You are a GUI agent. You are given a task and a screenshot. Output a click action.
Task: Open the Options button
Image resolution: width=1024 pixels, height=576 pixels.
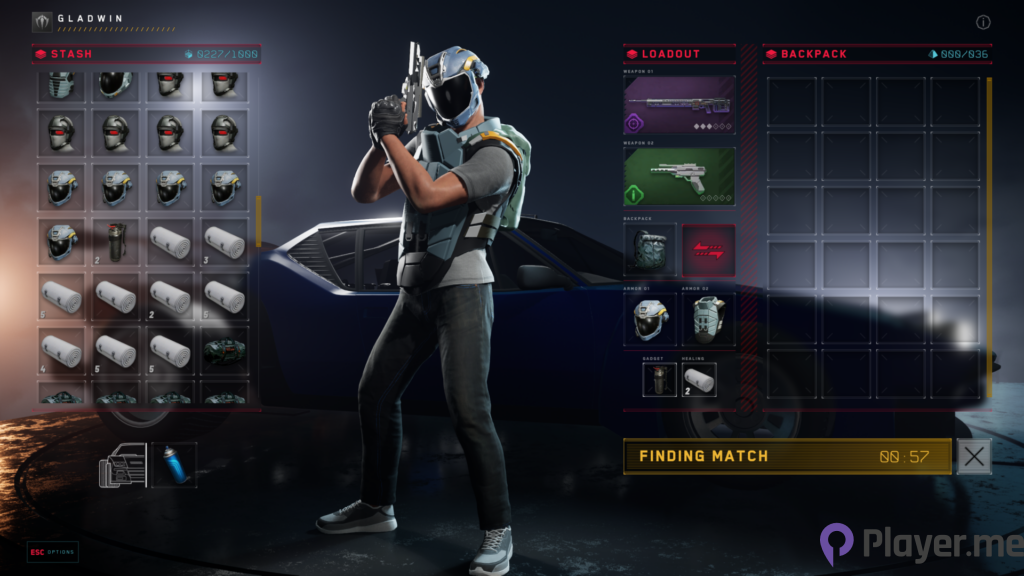[53, 552]
